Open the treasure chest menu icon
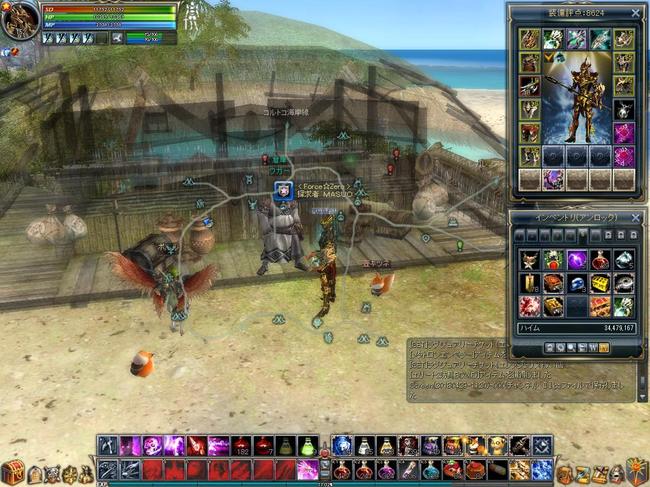The width and height of the screenshot is (650, 487). point(12,472)
